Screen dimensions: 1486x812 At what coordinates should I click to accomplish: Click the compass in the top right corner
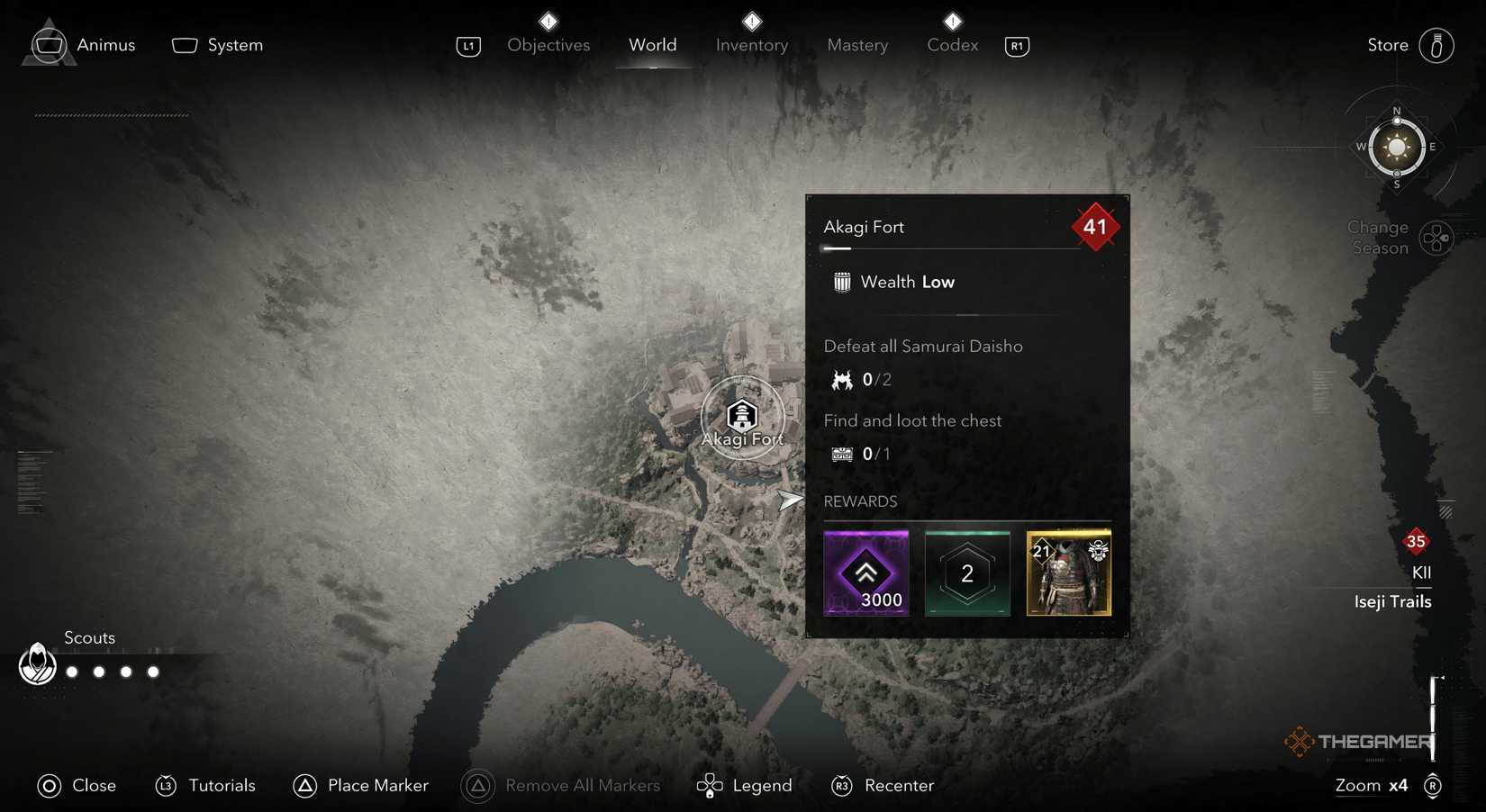[1397, 147]
